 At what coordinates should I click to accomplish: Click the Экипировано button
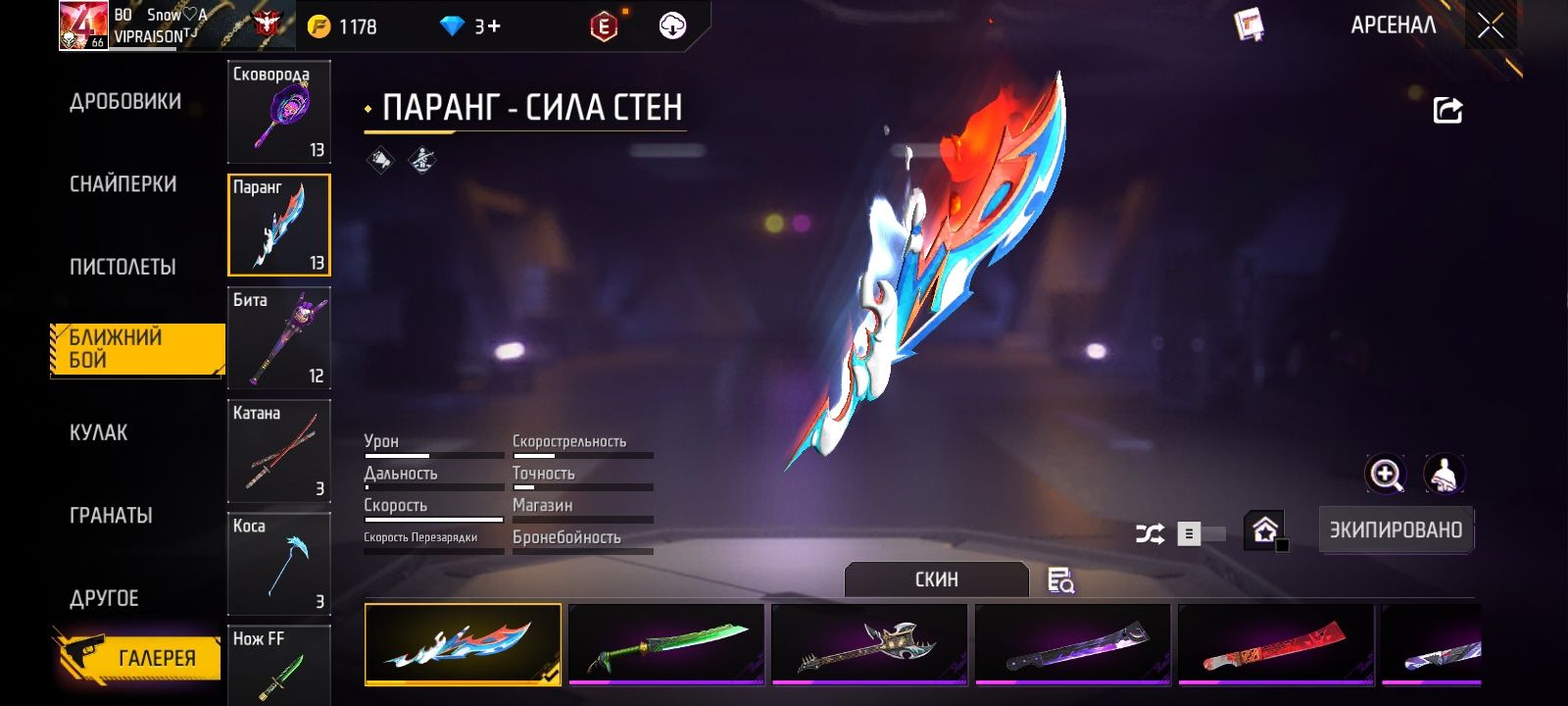(x=1396, y=530)
